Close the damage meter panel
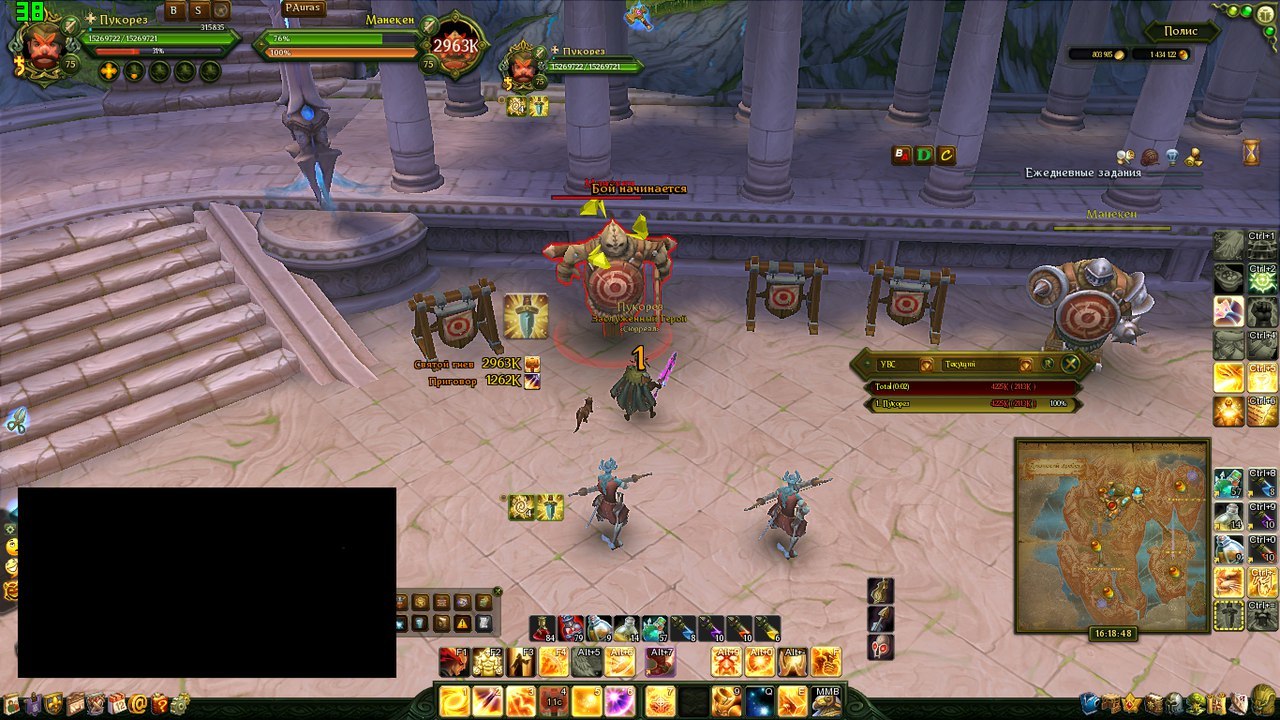The height and width of the screenshot is (720, 1280). [x=1070, y=365]
